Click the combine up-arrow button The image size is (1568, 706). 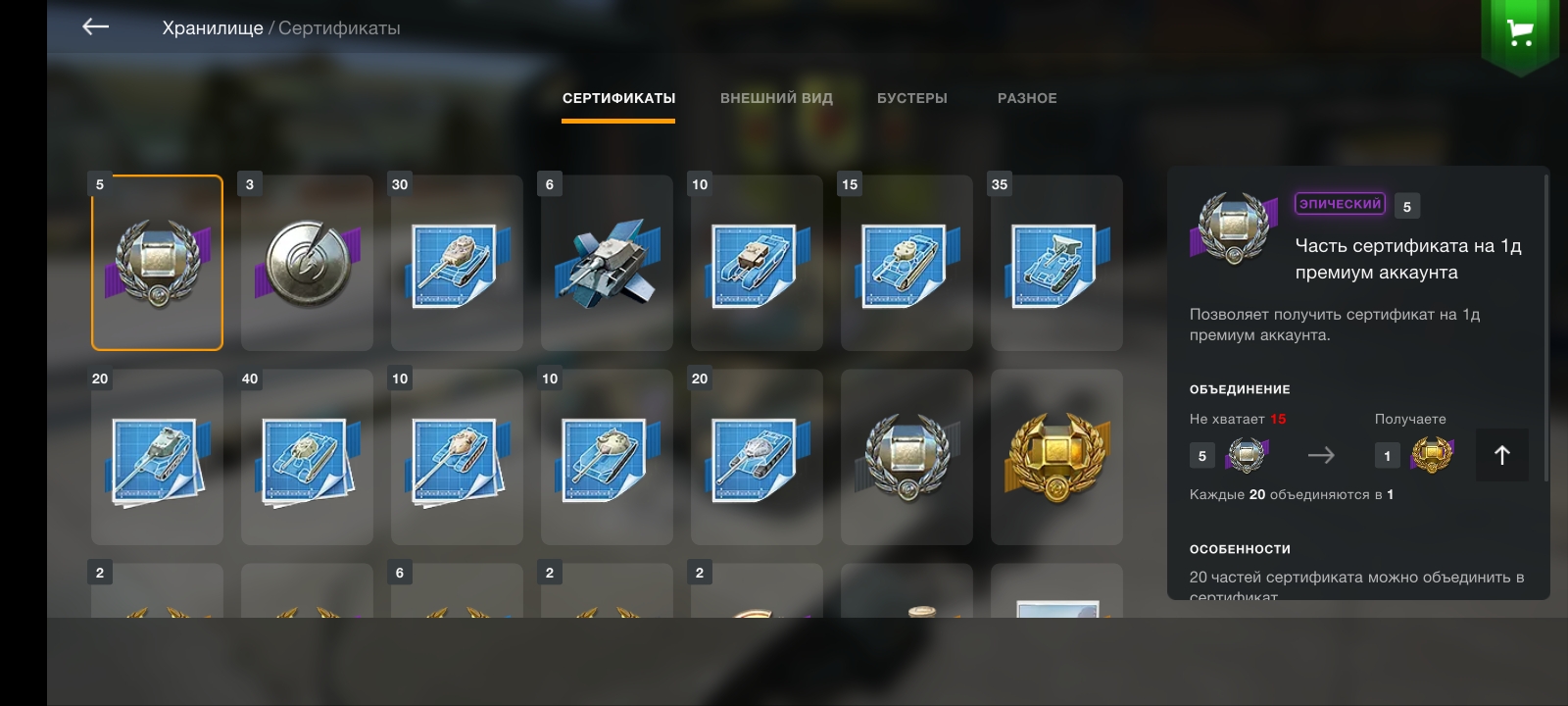1501,455
